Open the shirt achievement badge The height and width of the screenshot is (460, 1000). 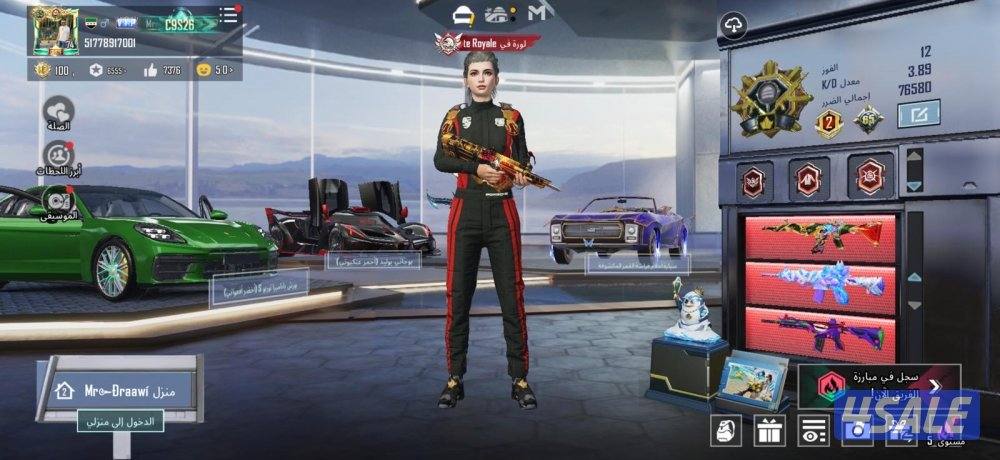(x=807, y=177)
